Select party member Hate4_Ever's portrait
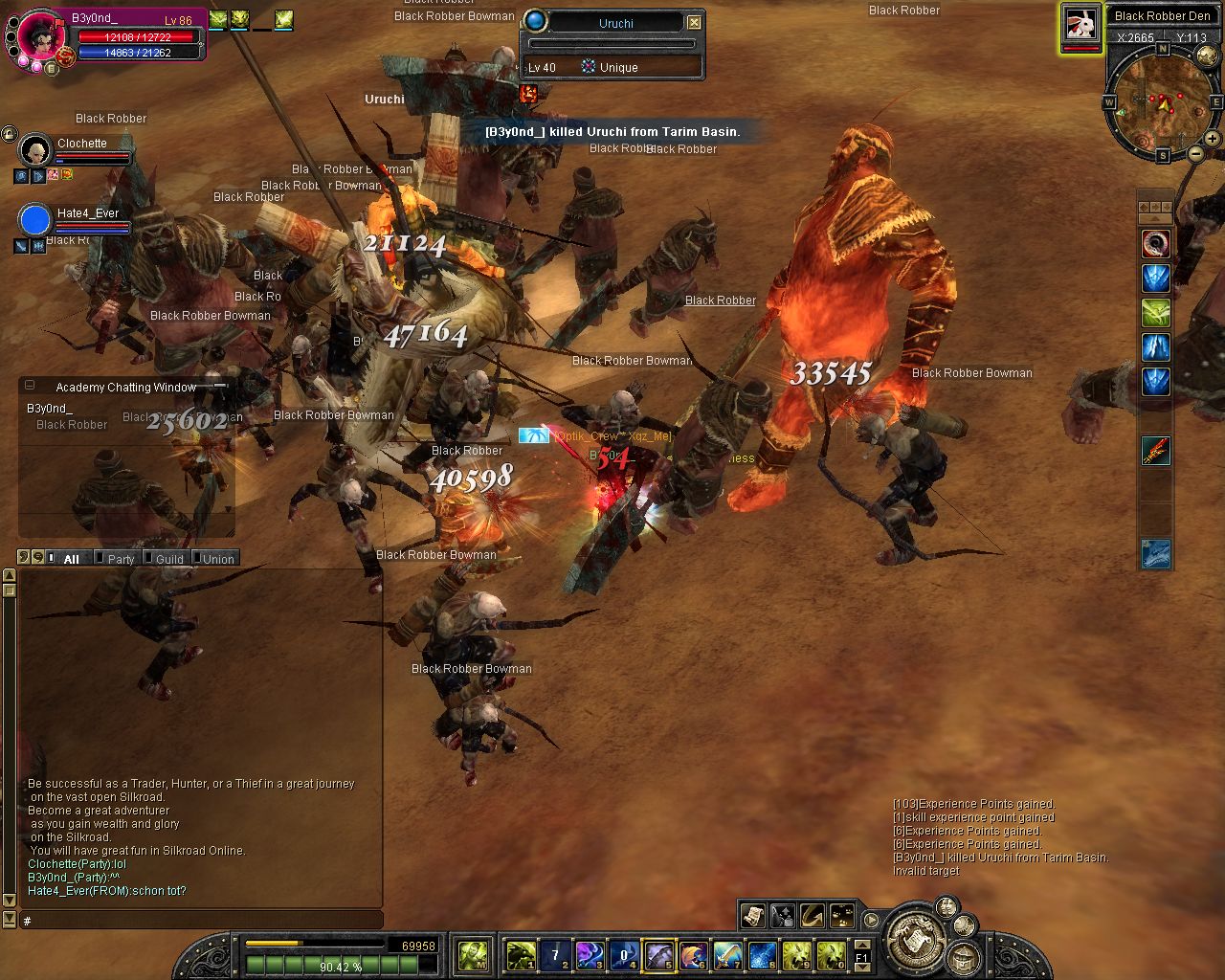The image size is (1225, 980). click(35, 220)
